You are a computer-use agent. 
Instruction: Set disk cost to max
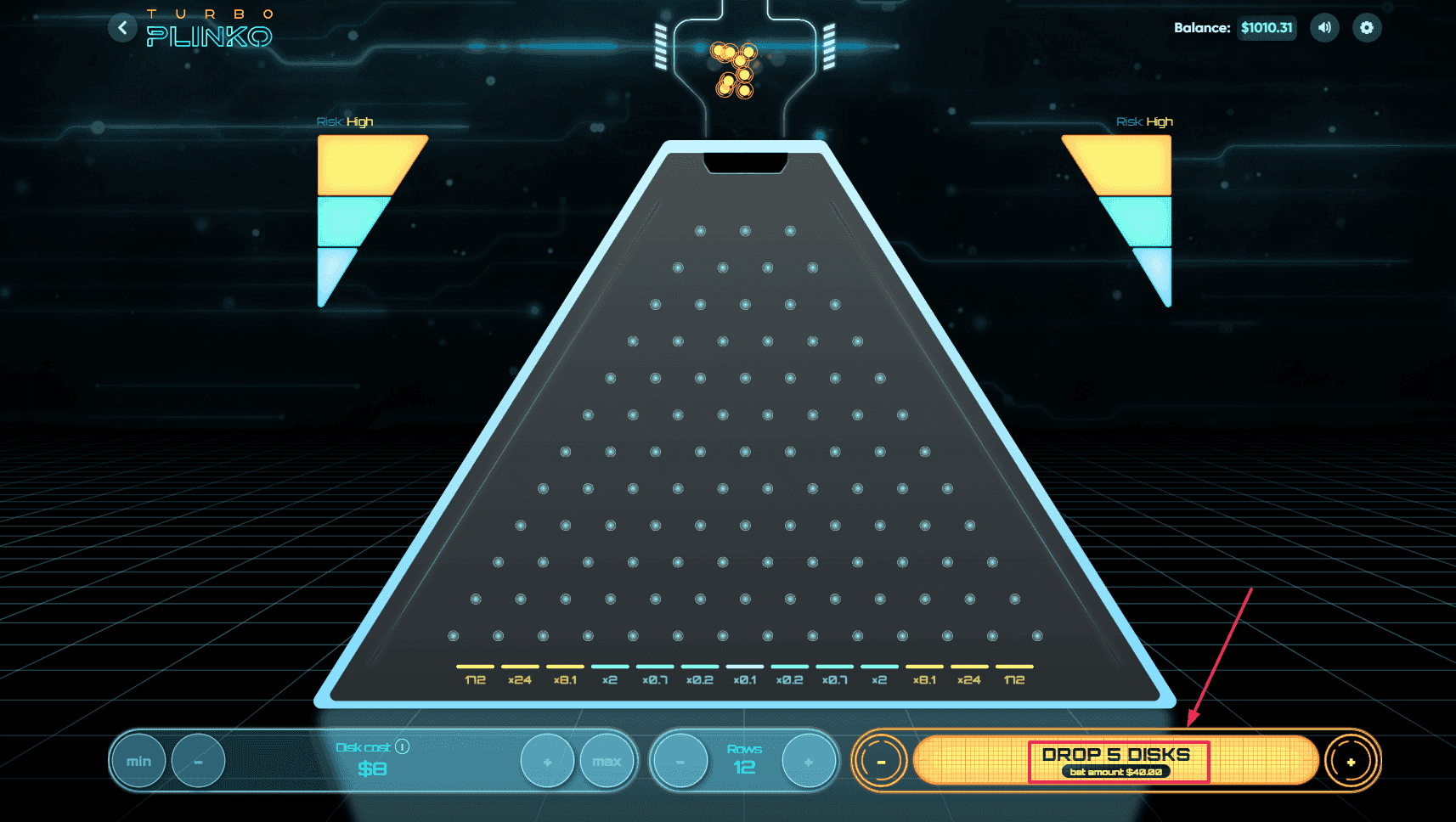click(x=608, y=761)
